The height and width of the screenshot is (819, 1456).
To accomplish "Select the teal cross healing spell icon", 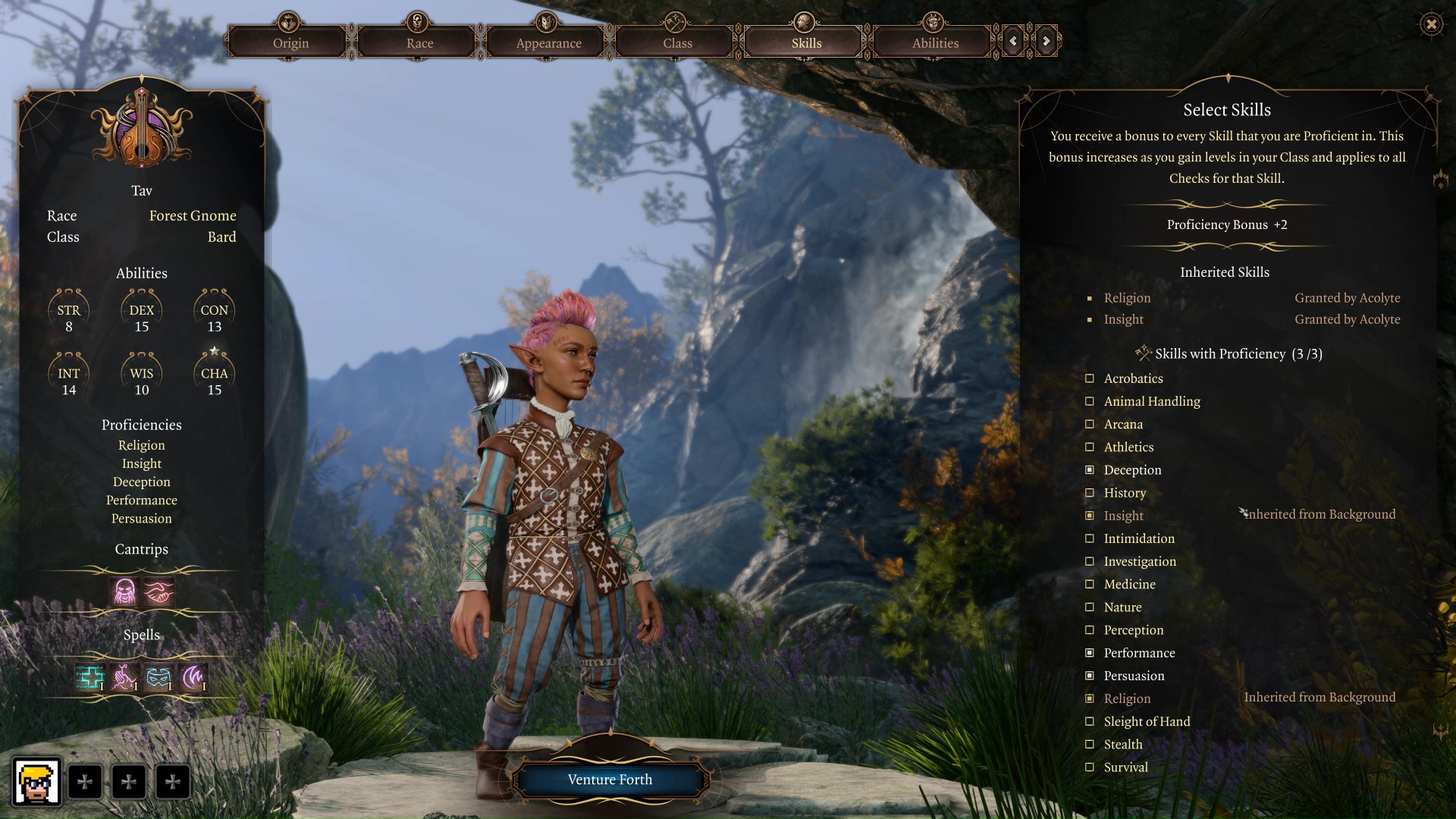I will (89, 677).
